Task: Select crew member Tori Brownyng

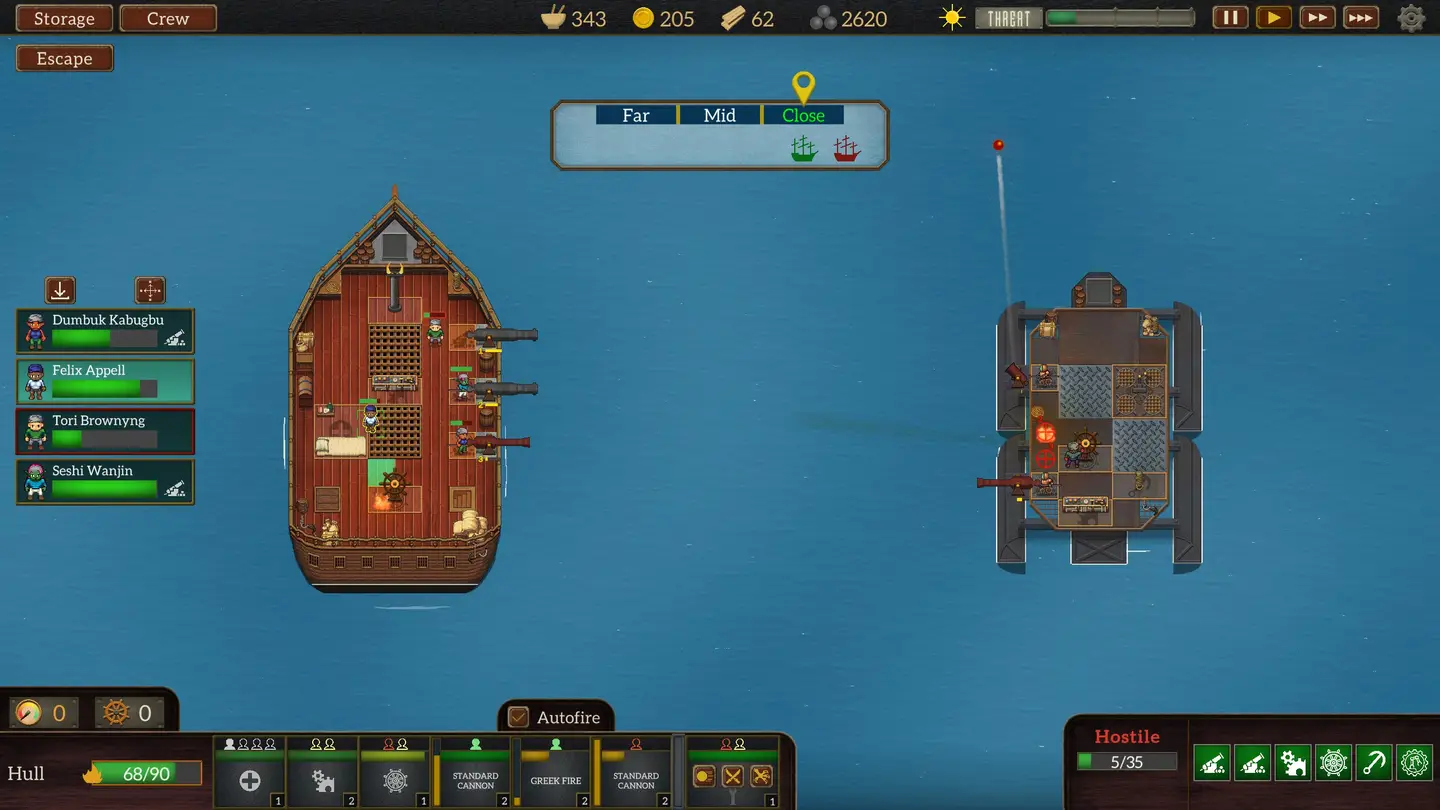Action: coord(105,431)
